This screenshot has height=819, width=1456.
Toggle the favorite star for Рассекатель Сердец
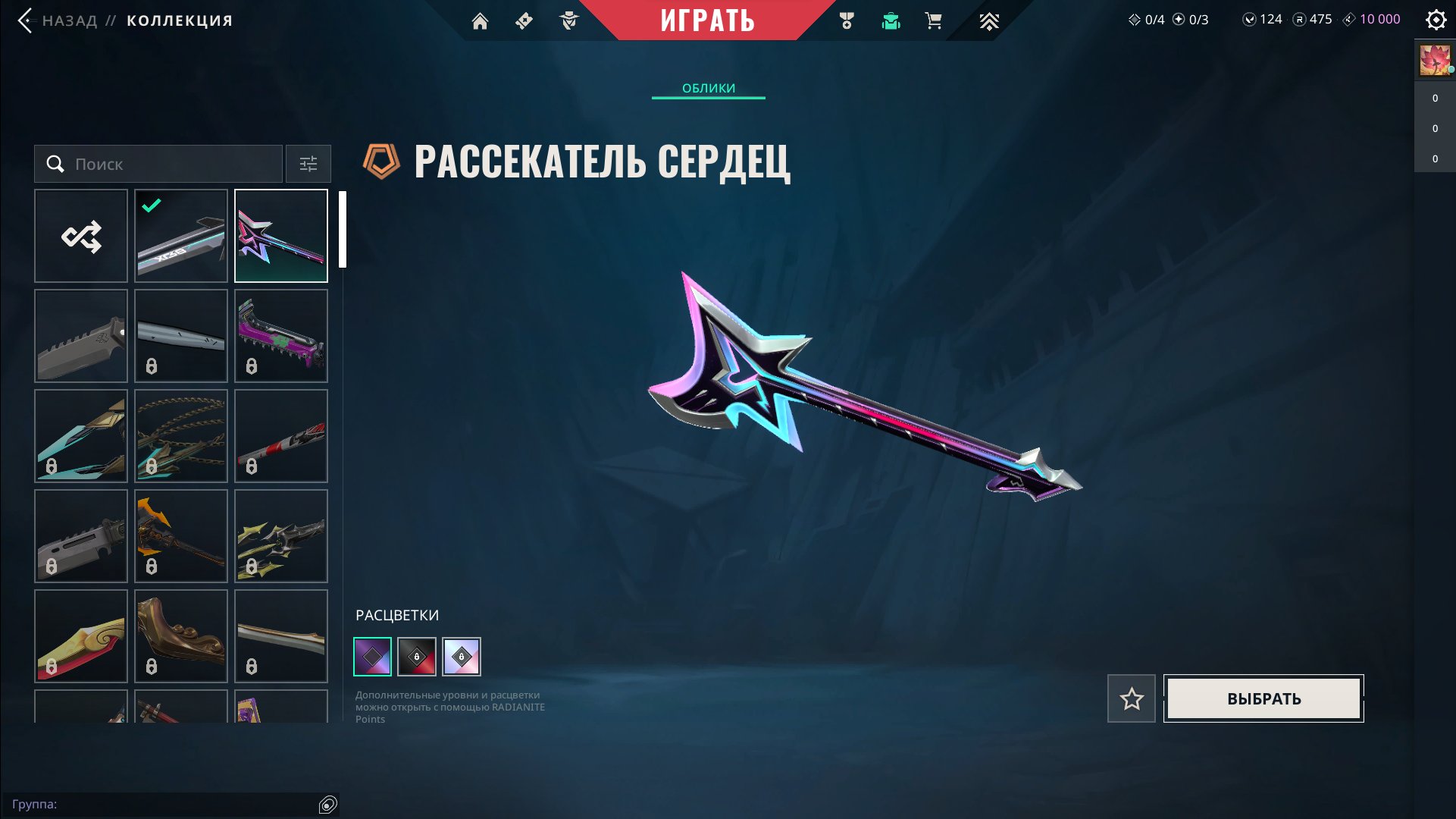click(1131, 699)
